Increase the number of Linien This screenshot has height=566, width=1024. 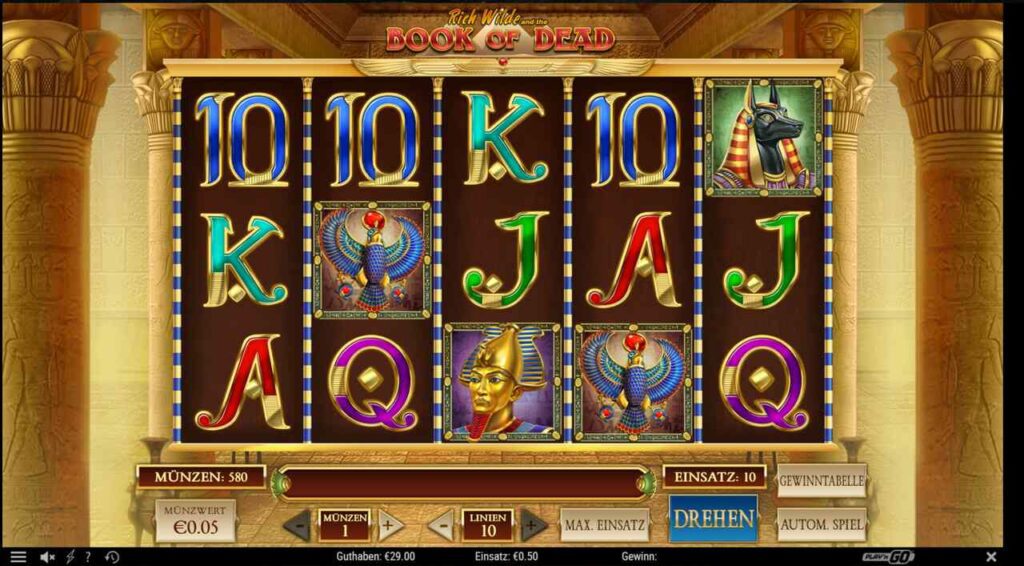tap(535, 524)
